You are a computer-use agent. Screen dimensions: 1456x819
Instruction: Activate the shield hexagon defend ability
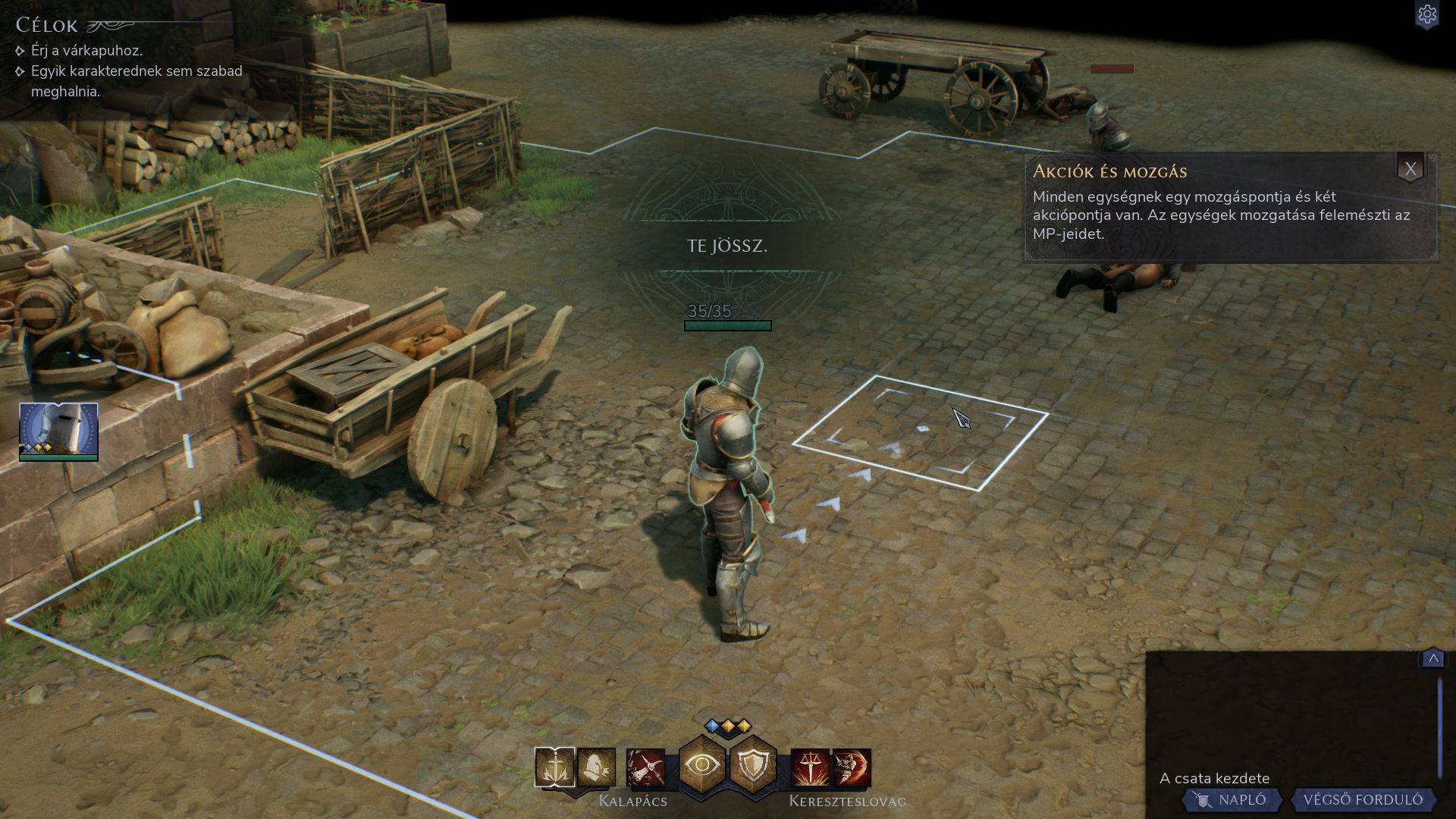[753, 765]
